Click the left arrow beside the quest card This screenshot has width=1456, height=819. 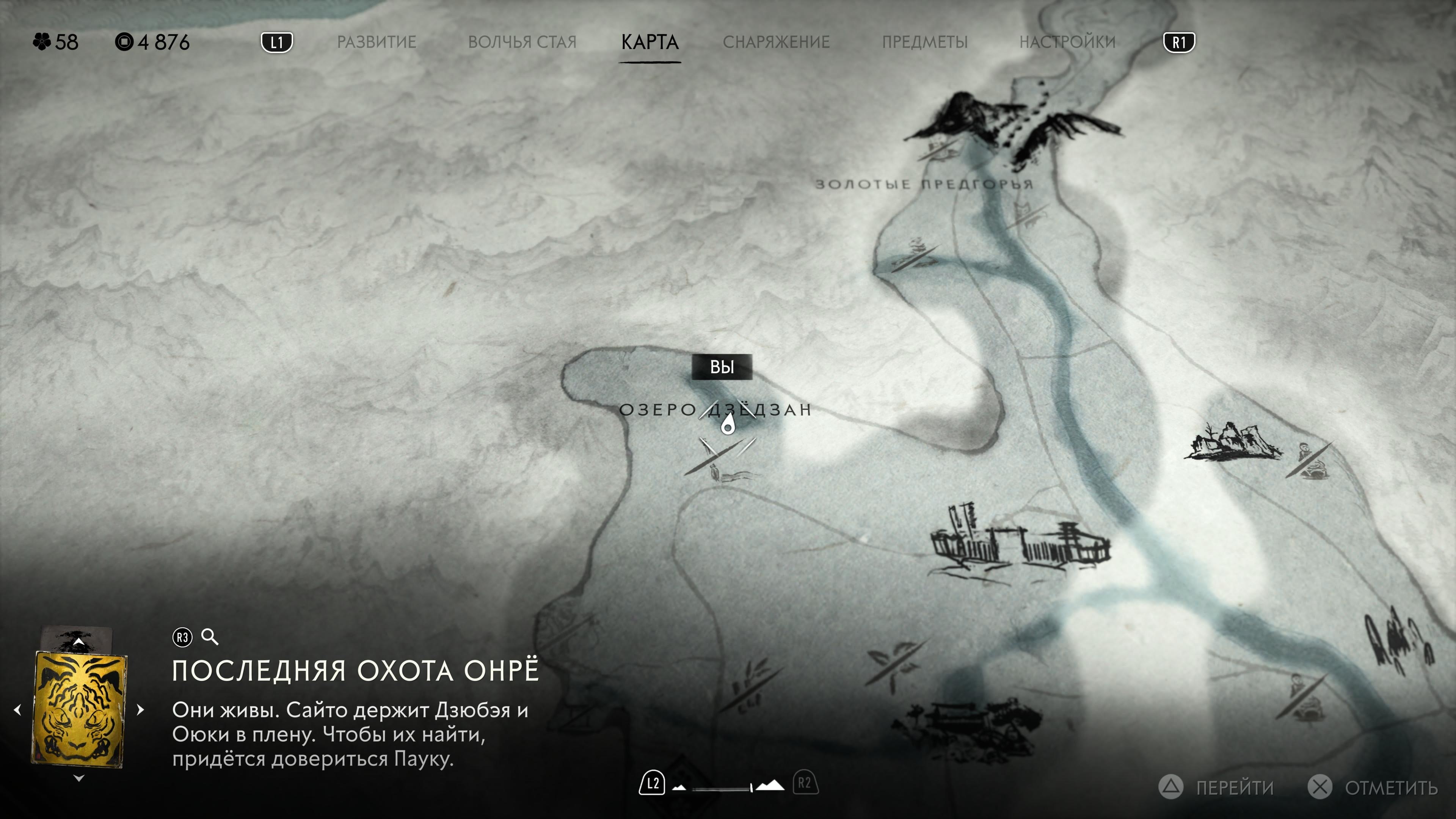17,710
